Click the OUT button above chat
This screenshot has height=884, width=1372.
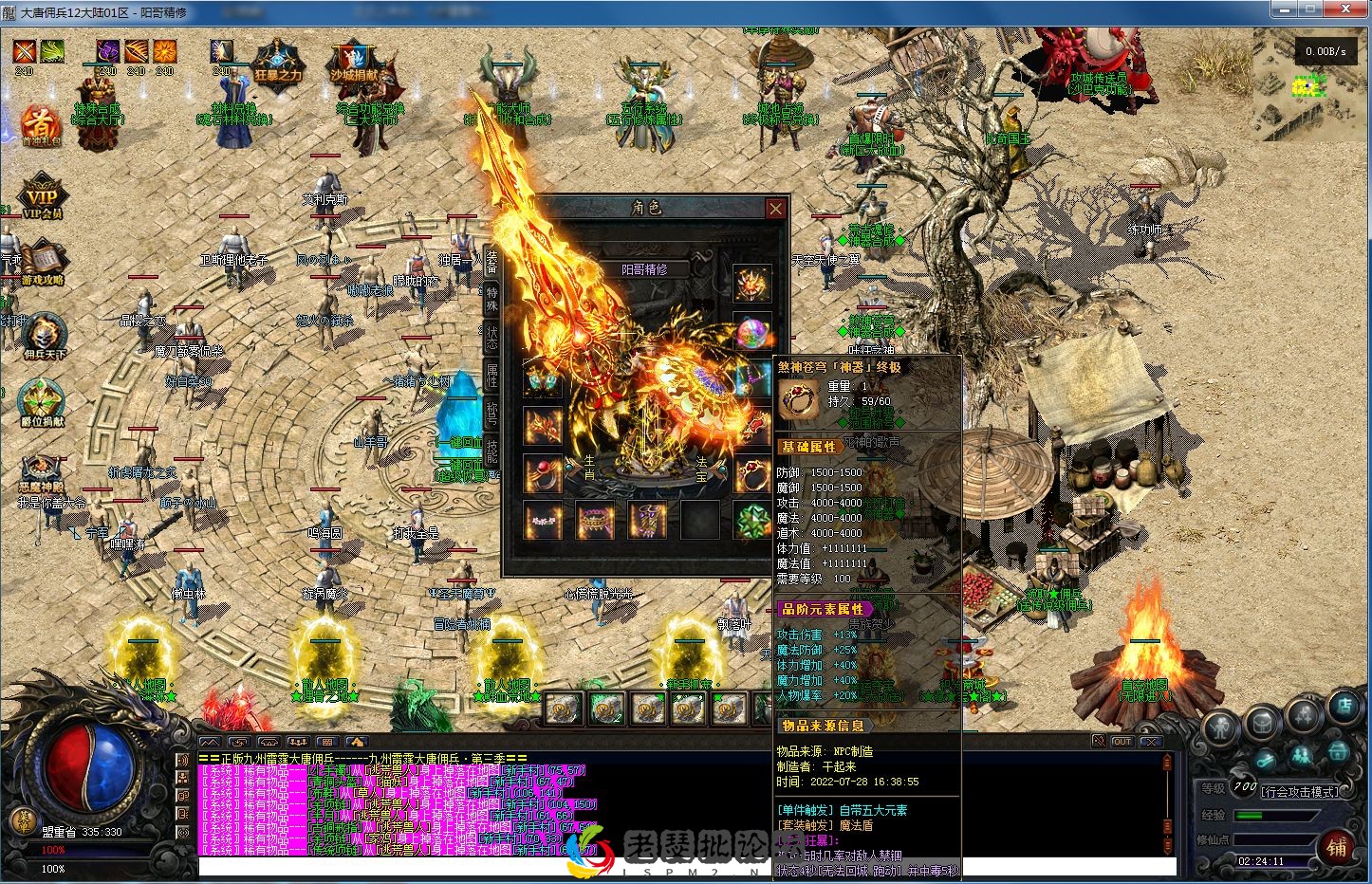pyautogui.click(x=1122, y=741)
